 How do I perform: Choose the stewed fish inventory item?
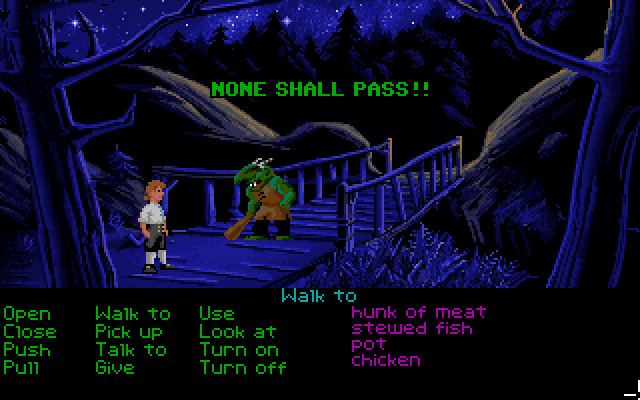click(x=412, y=328)
